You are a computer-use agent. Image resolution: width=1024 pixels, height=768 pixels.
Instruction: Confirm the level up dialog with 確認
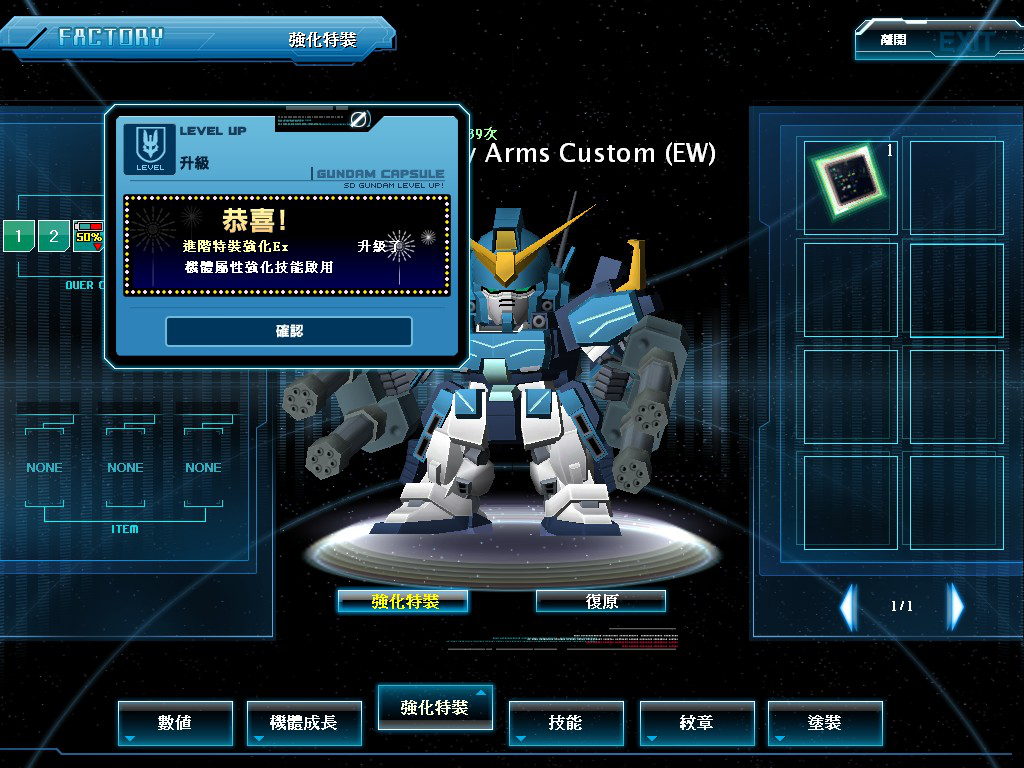[289, 331]
